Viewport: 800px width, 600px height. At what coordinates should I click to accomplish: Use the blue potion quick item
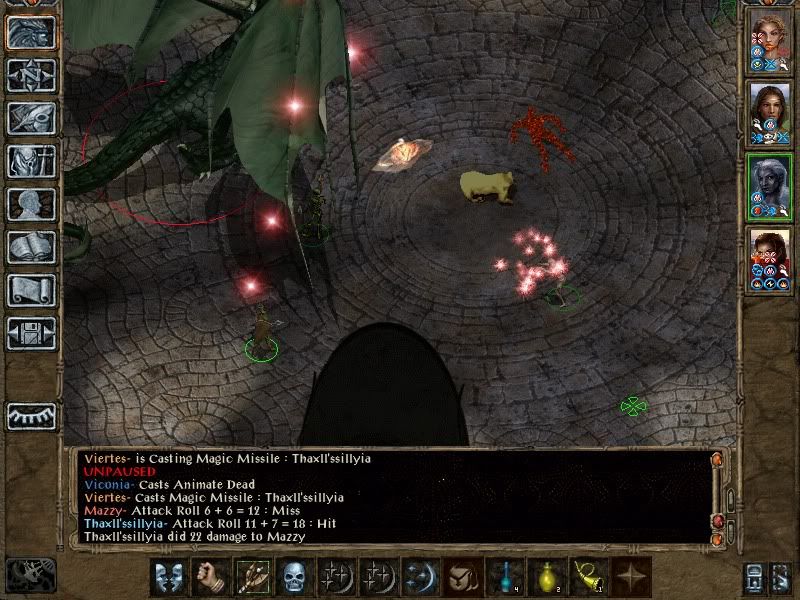point(503,577)
